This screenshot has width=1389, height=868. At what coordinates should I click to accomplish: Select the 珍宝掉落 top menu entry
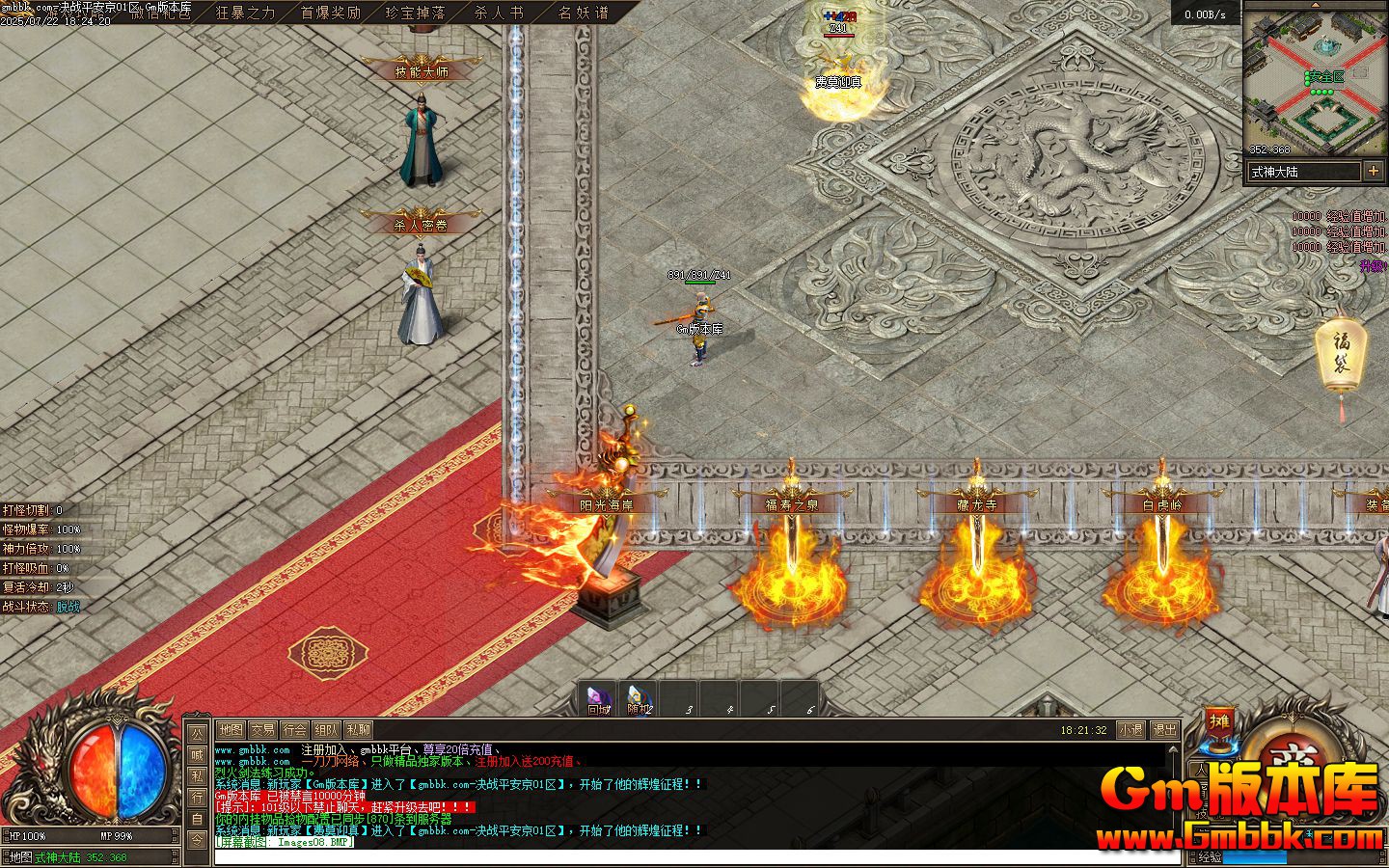[x=415, y=13]
